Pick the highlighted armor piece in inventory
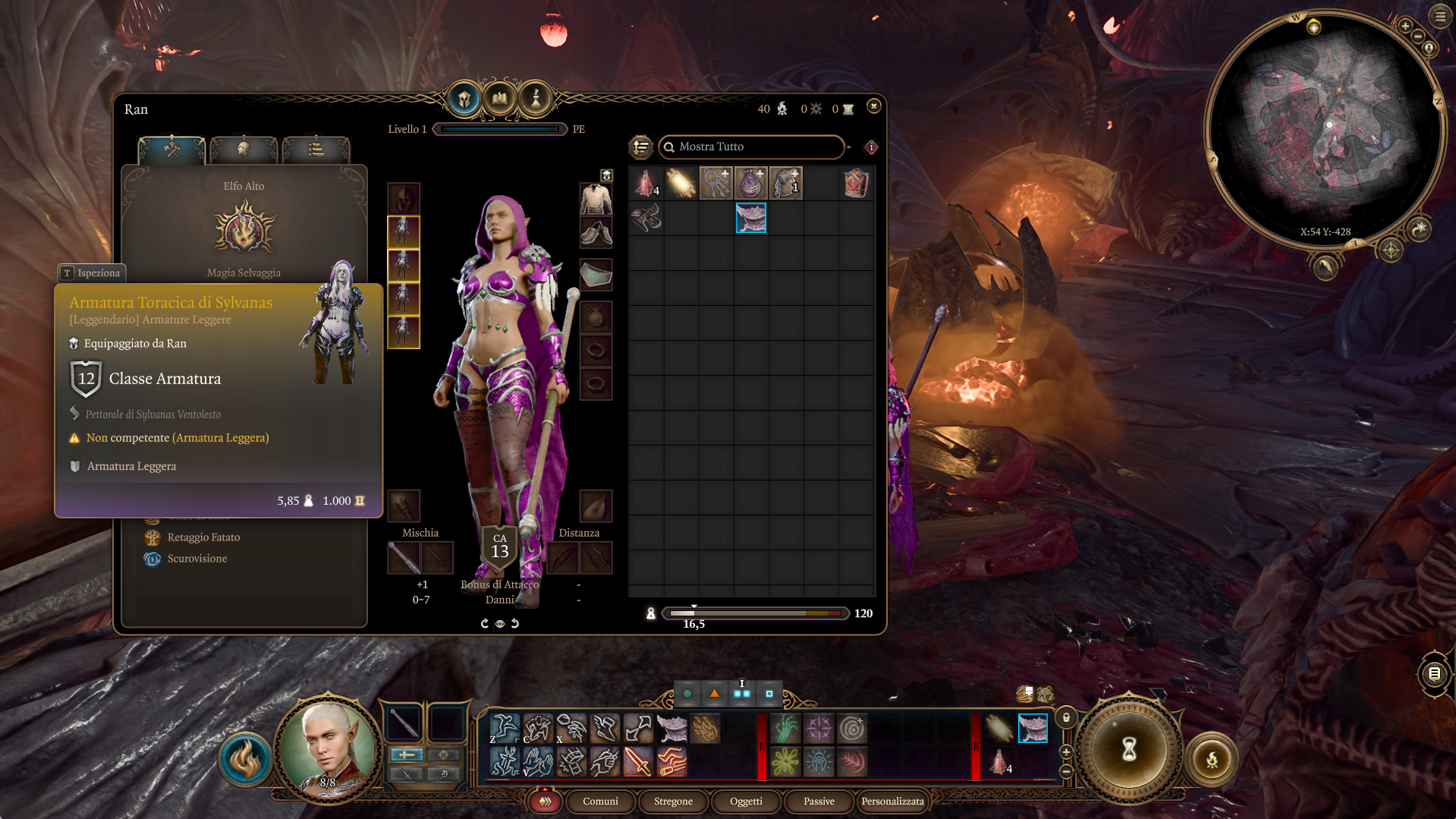This screenshot has width=1456, height=819. pos(750,218)
